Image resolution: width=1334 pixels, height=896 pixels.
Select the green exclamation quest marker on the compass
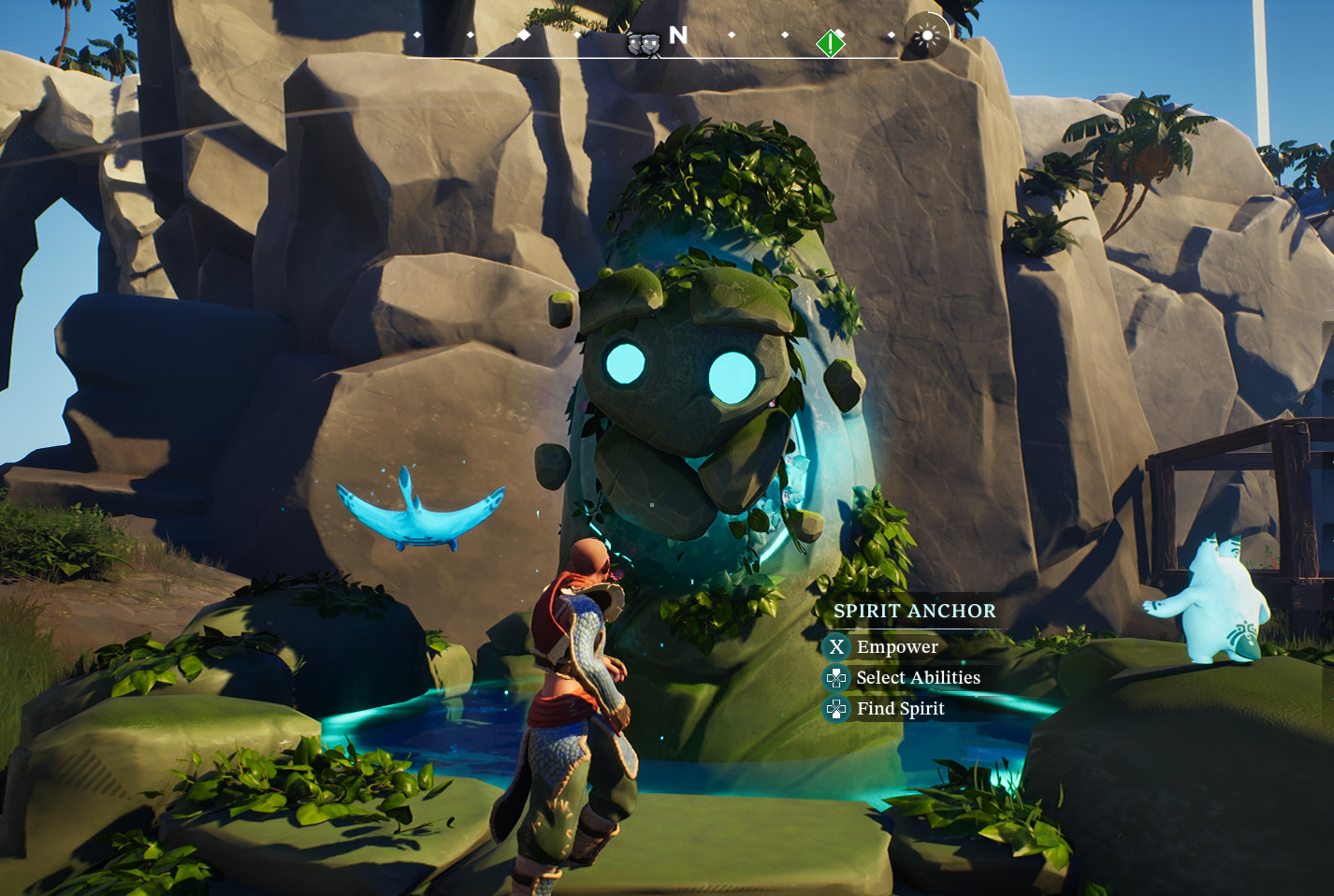click(831, 43)
